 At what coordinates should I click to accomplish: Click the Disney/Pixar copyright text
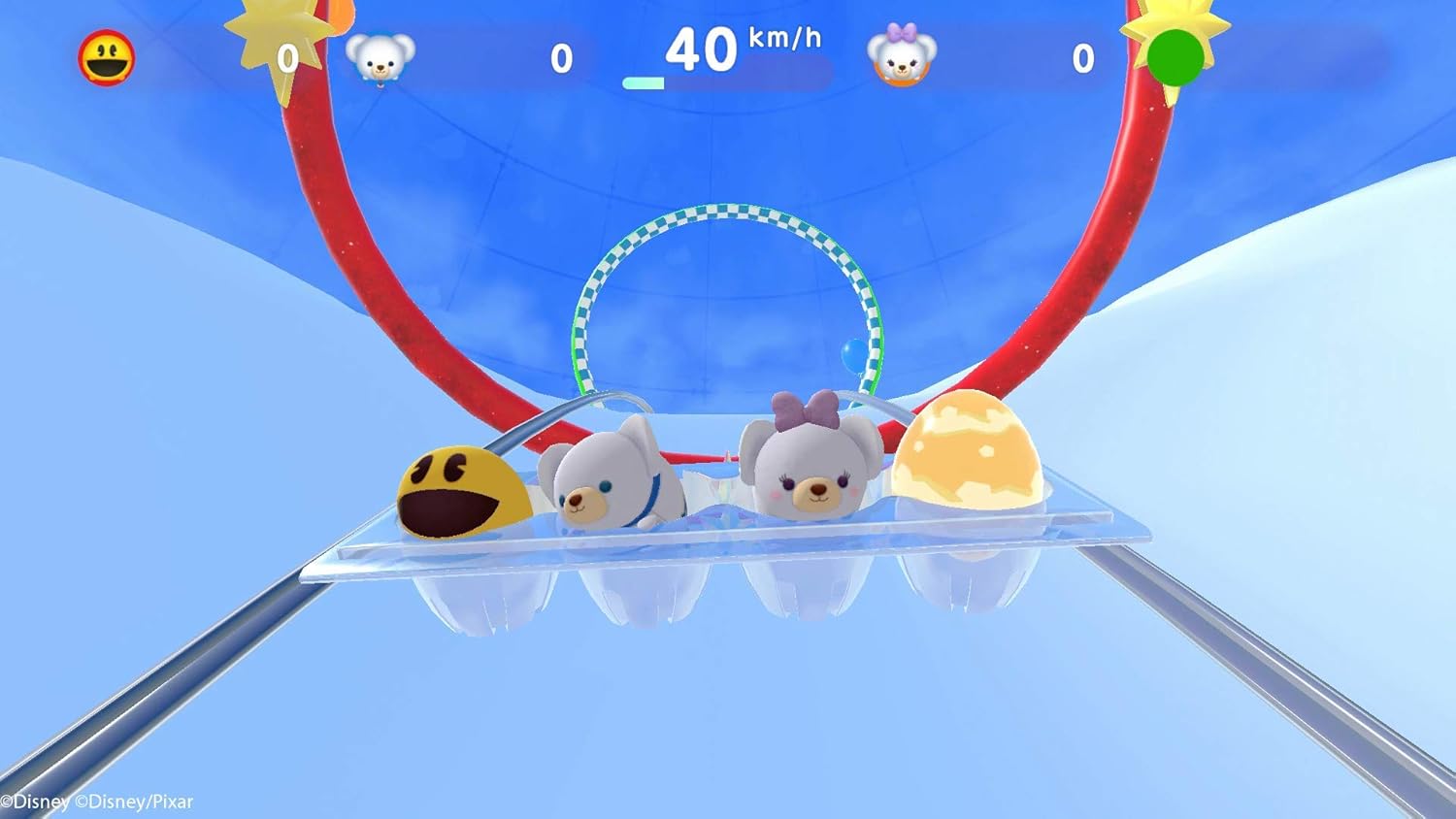(x=97, y=803)
